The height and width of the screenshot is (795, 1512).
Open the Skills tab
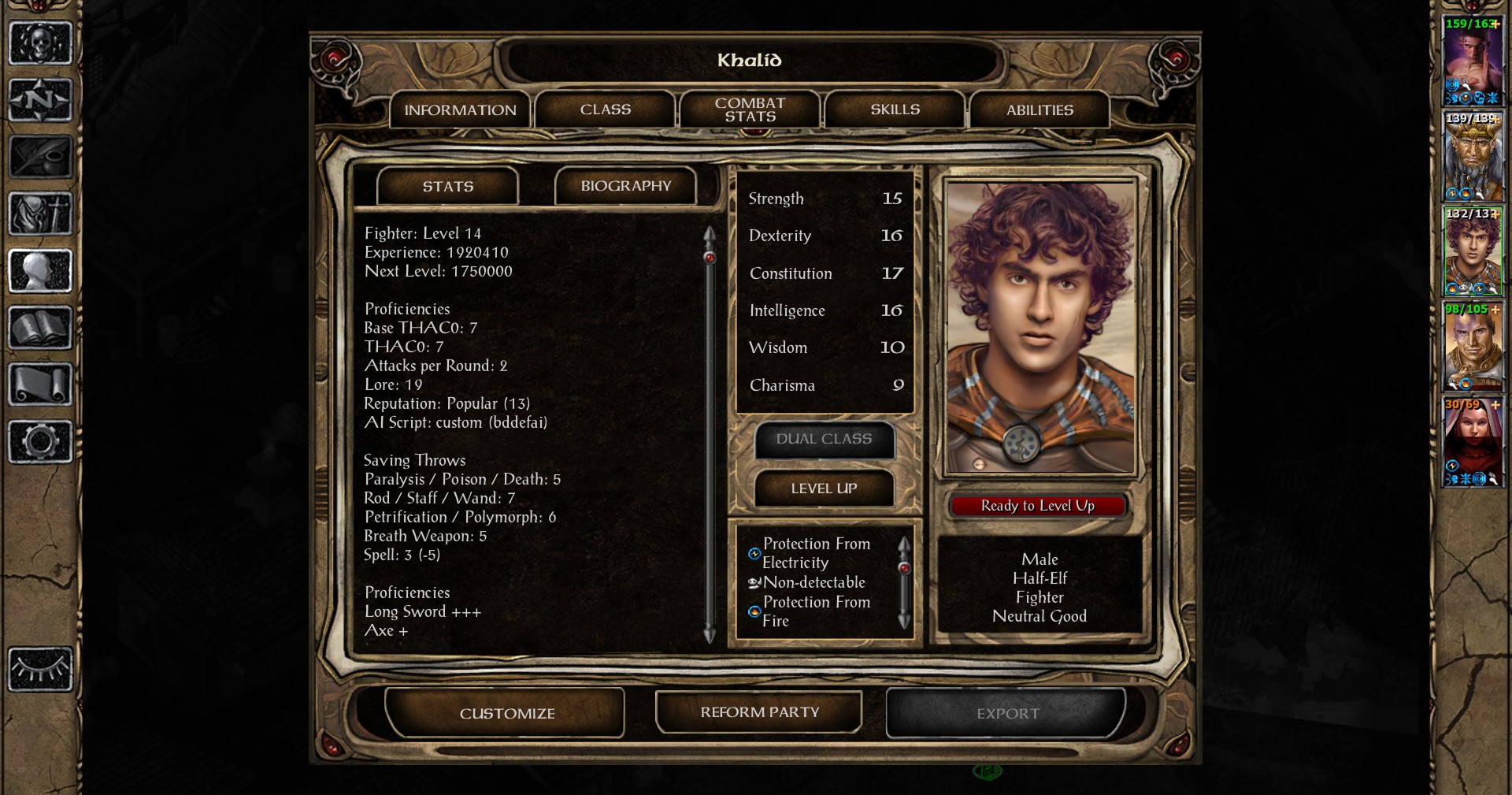click(x=894, y=110)
